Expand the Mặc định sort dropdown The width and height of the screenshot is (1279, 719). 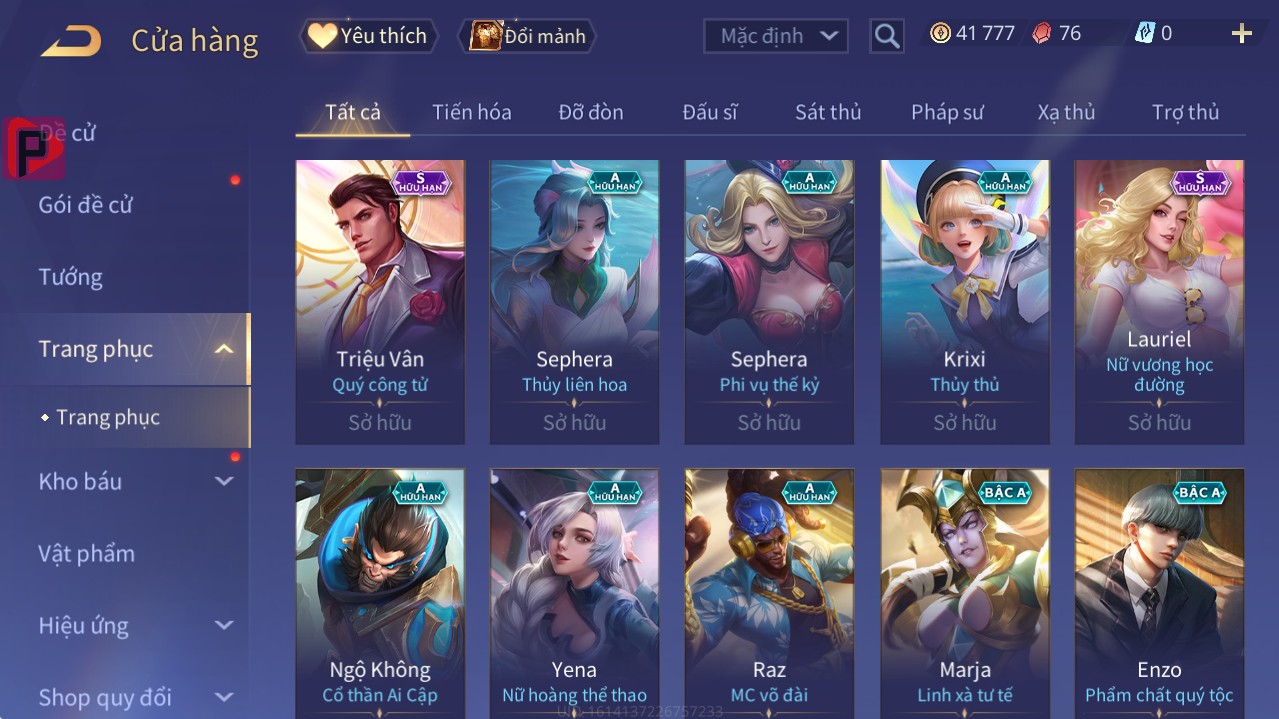point(776,36)
